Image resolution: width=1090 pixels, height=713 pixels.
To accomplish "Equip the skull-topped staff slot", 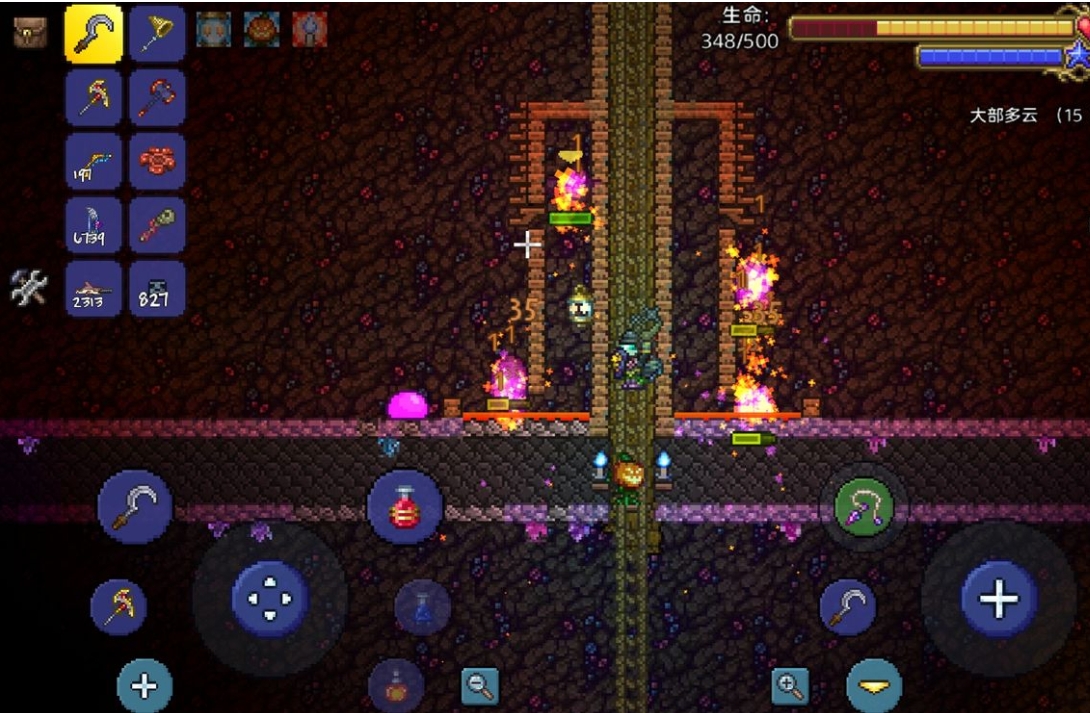I will point(156,225).
